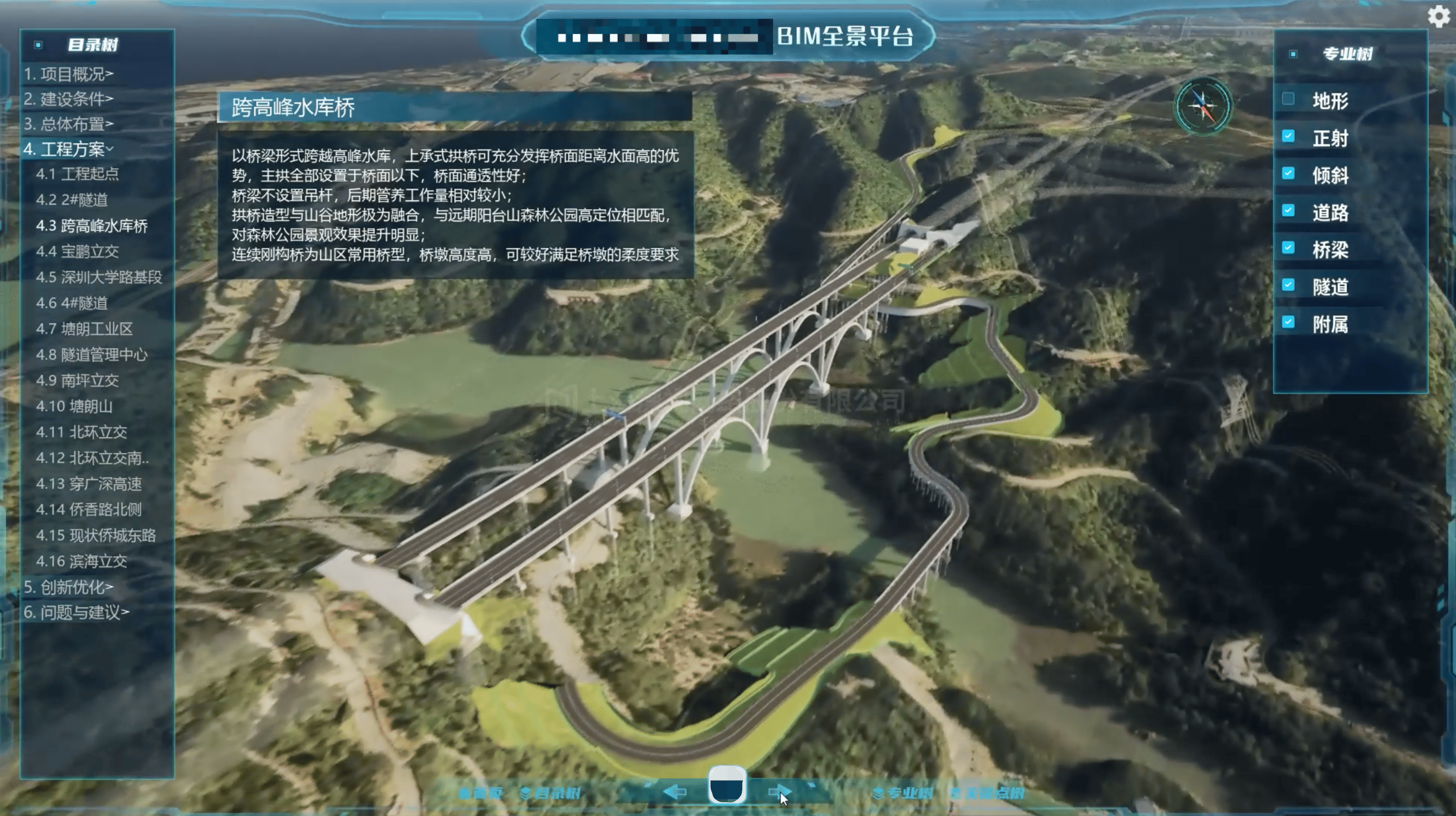Screen dimensions: 1456x816
Task: Toggle the 正射 orthophoto layer
Action: [x=1288, y=136]
